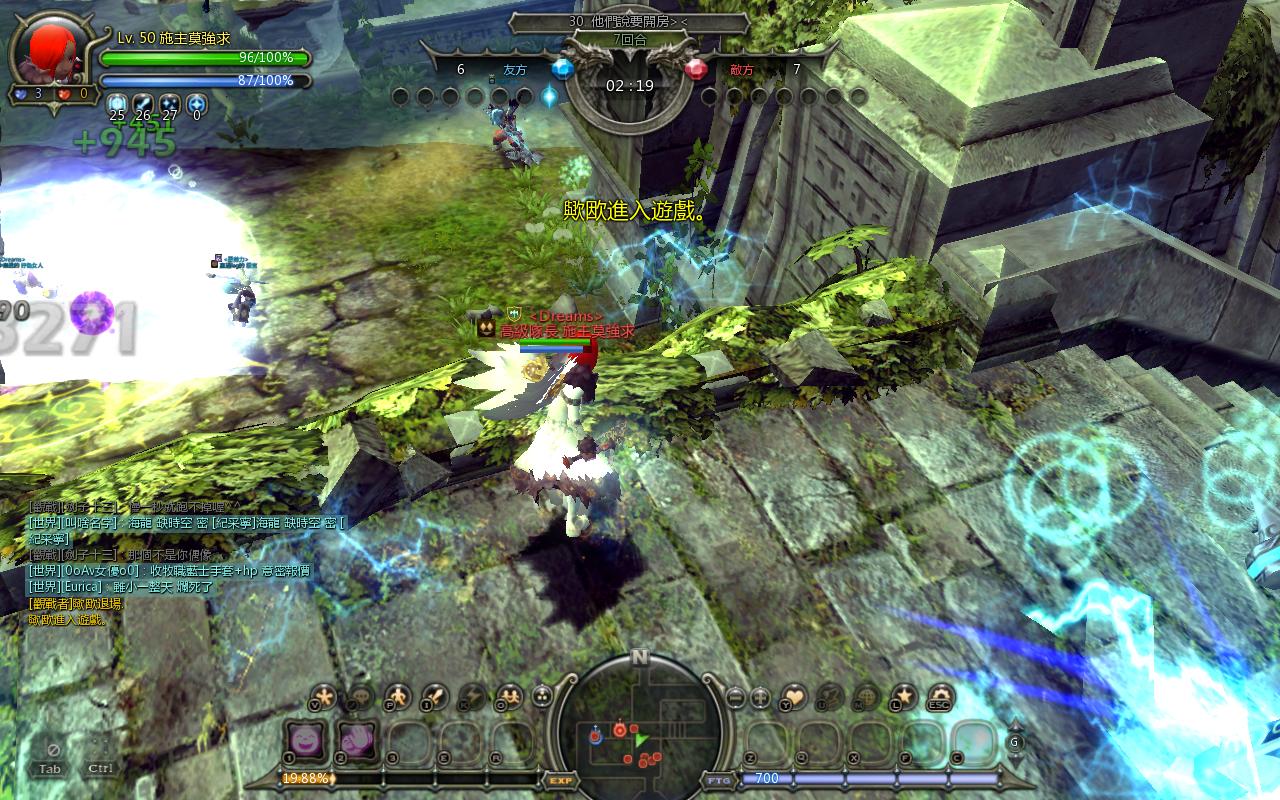Click the red gem enemy team icon
The height and width of the screenshot is (800, 1280).
695,69
